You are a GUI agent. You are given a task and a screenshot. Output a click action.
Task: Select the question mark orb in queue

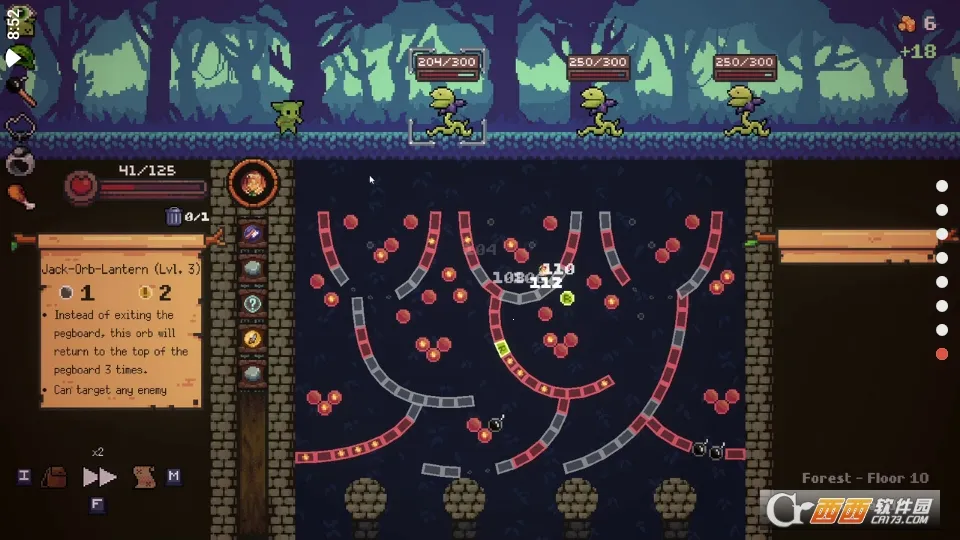coord(253,302)
